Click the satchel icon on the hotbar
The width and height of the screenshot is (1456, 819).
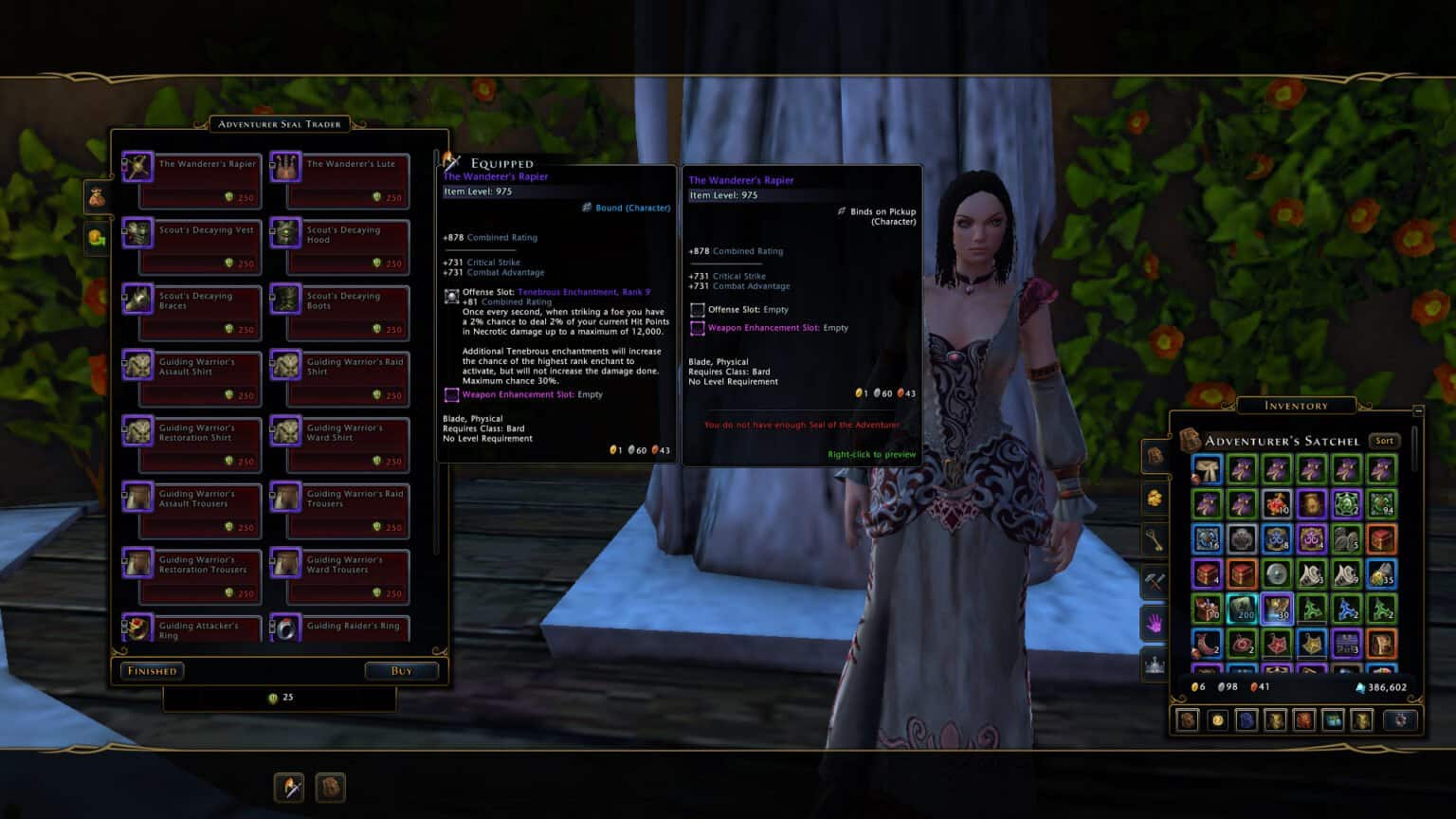click(330, 787)
